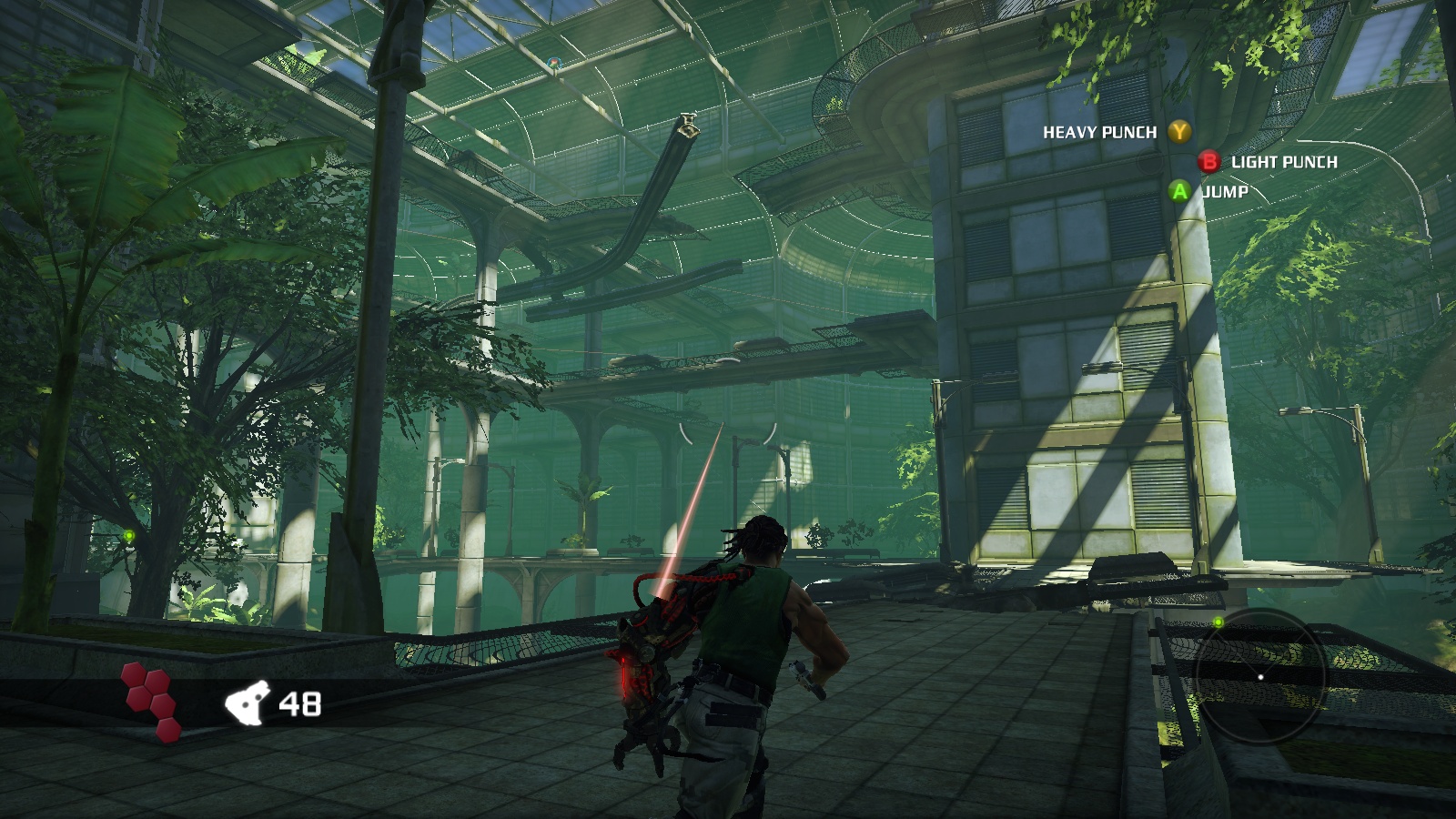Click the circular radar minimap
Viewport: 1456px width, 819px height.
(x=1260, y=676)
